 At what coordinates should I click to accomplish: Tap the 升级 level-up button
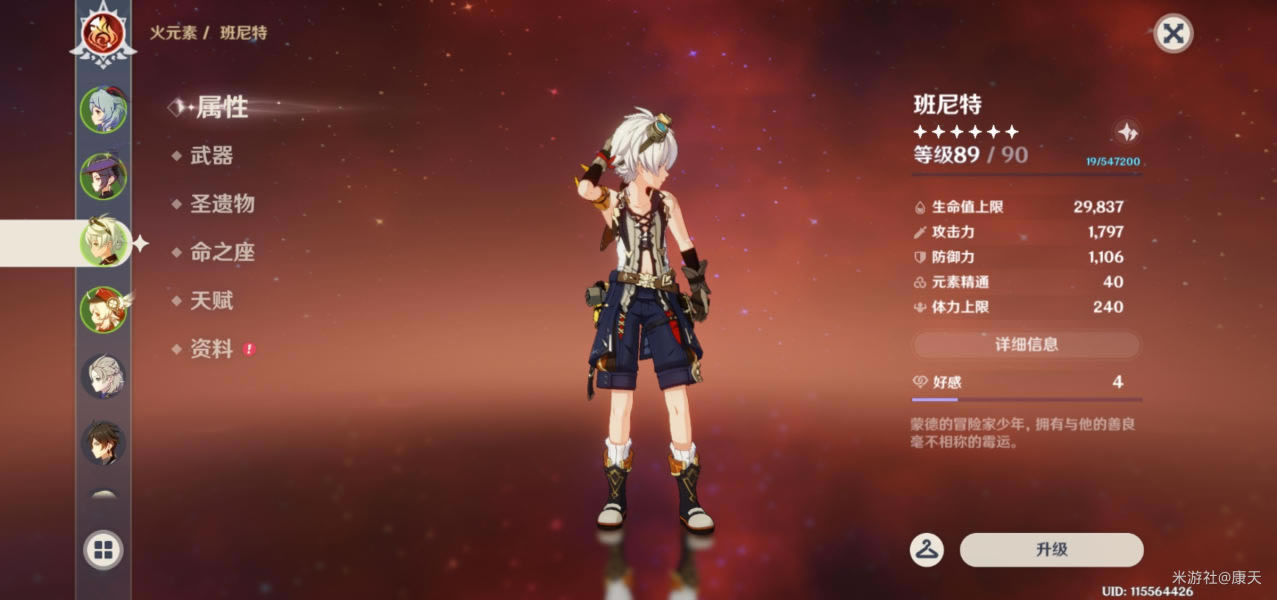pyautogui.click(x=1051, y=550)
